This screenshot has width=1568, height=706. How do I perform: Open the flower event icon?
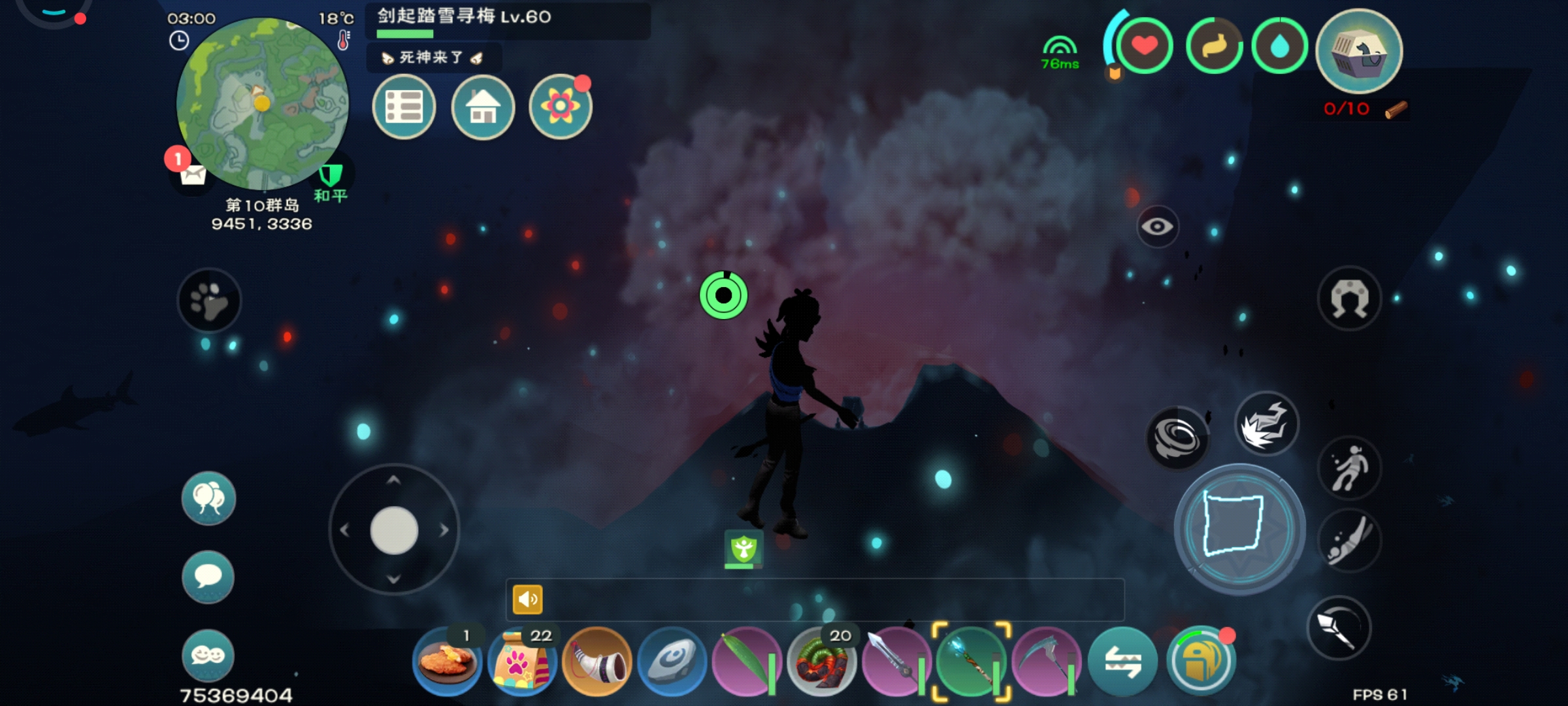(x=560, y=107)
